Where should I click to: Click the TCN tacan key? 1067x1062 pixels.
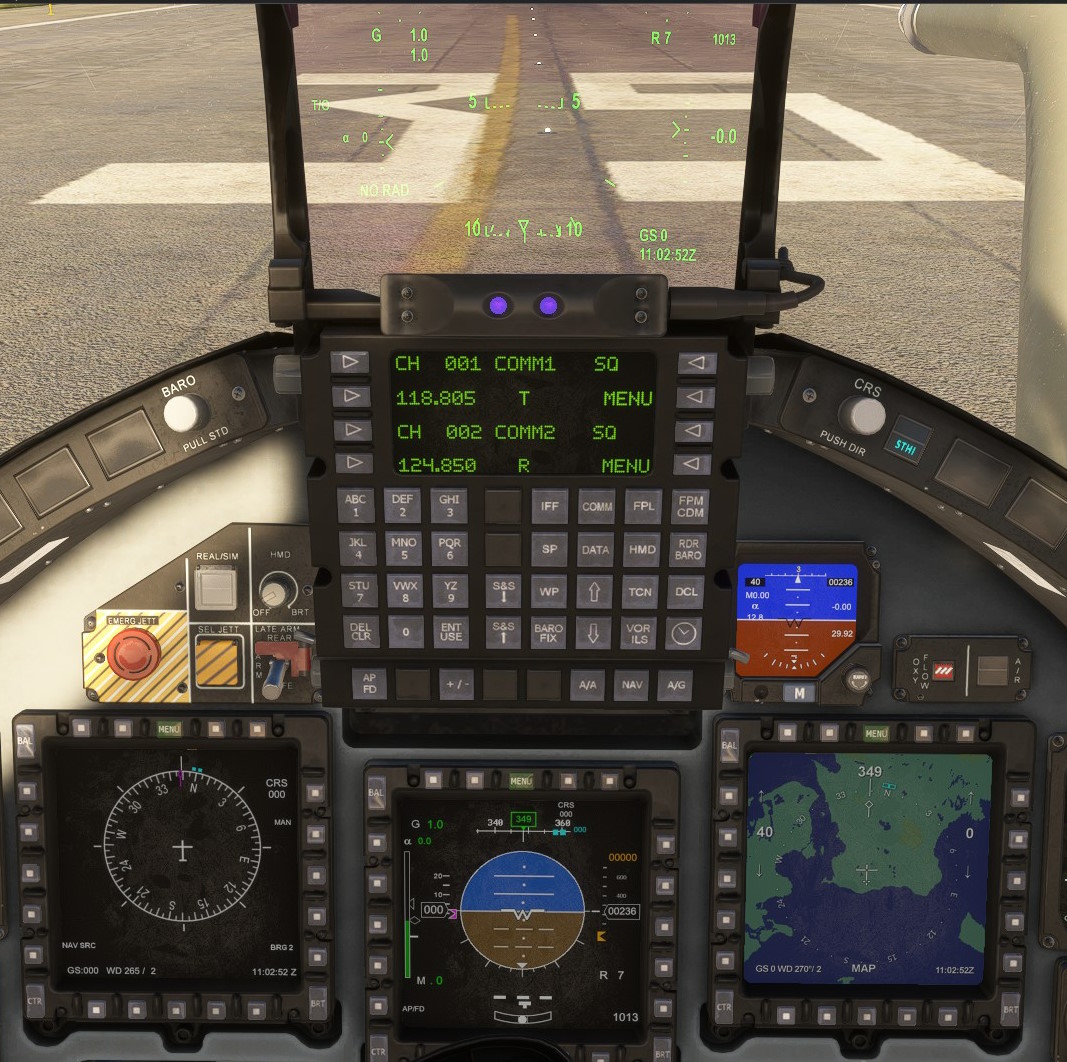click(640, 591)
